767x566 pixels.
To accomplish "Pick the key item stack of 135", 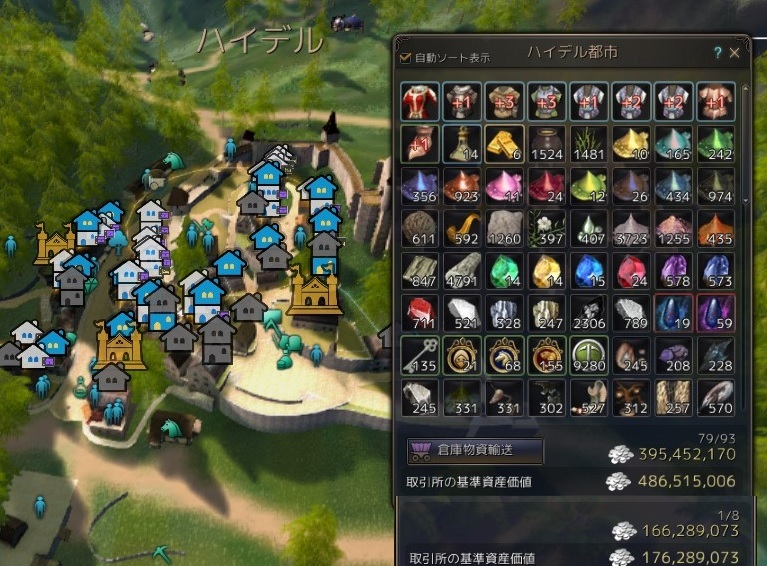I will coord(420,355).
